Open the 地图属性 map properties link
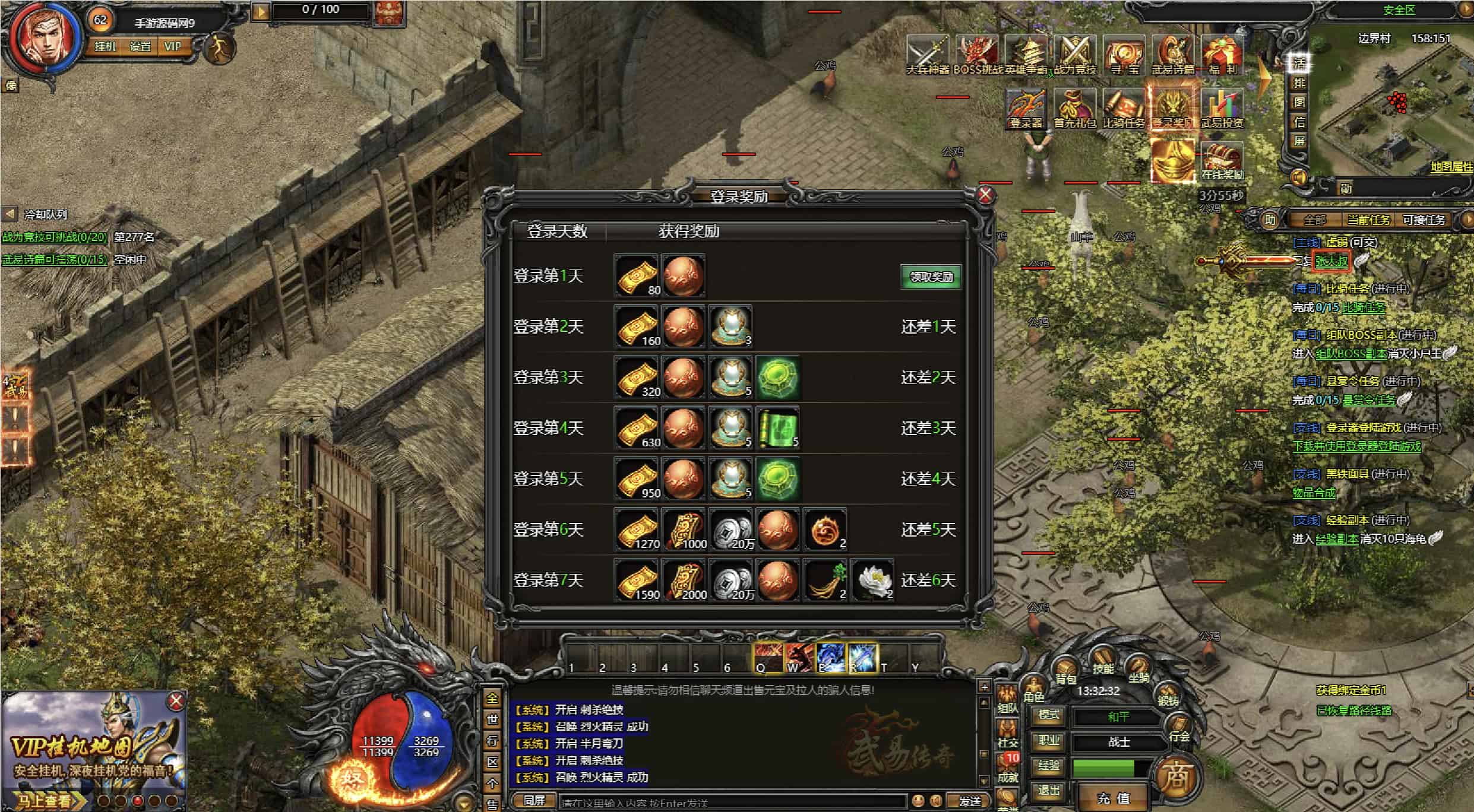 click(1451, 167)
